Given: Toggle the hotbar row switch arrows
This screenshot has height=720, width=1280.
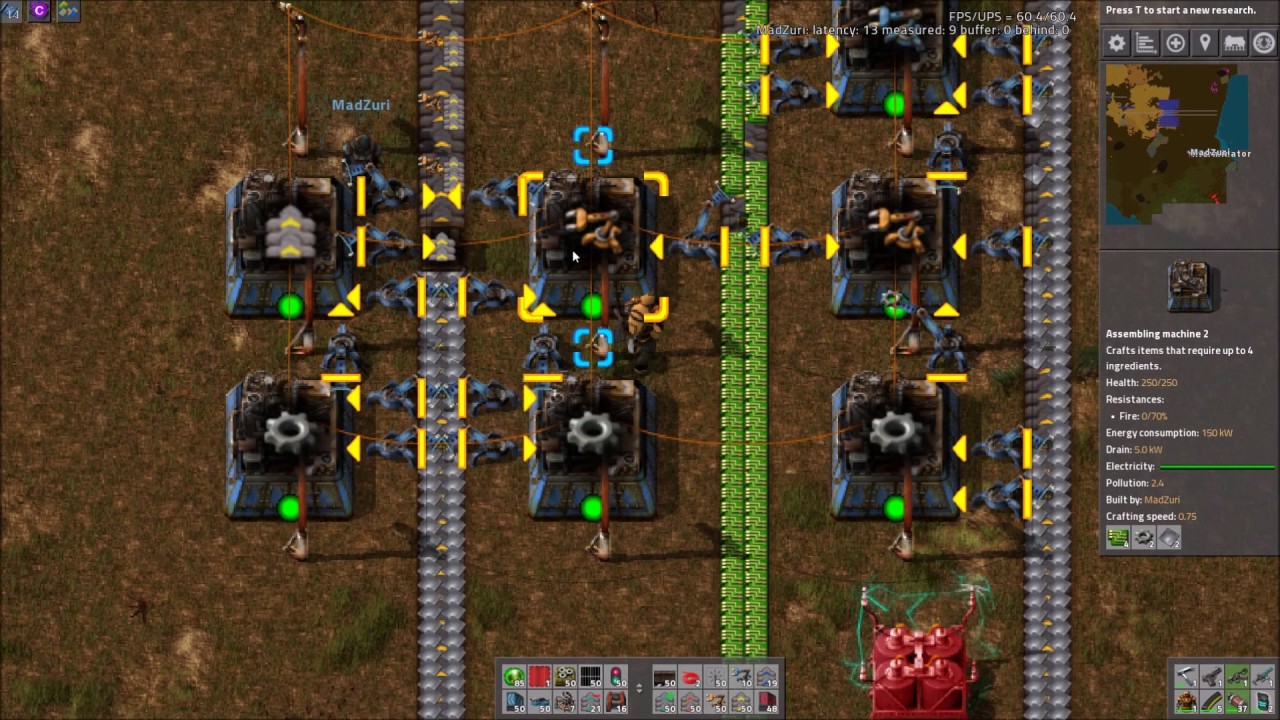Looking at the screenshot, I should tap(639, 688).
